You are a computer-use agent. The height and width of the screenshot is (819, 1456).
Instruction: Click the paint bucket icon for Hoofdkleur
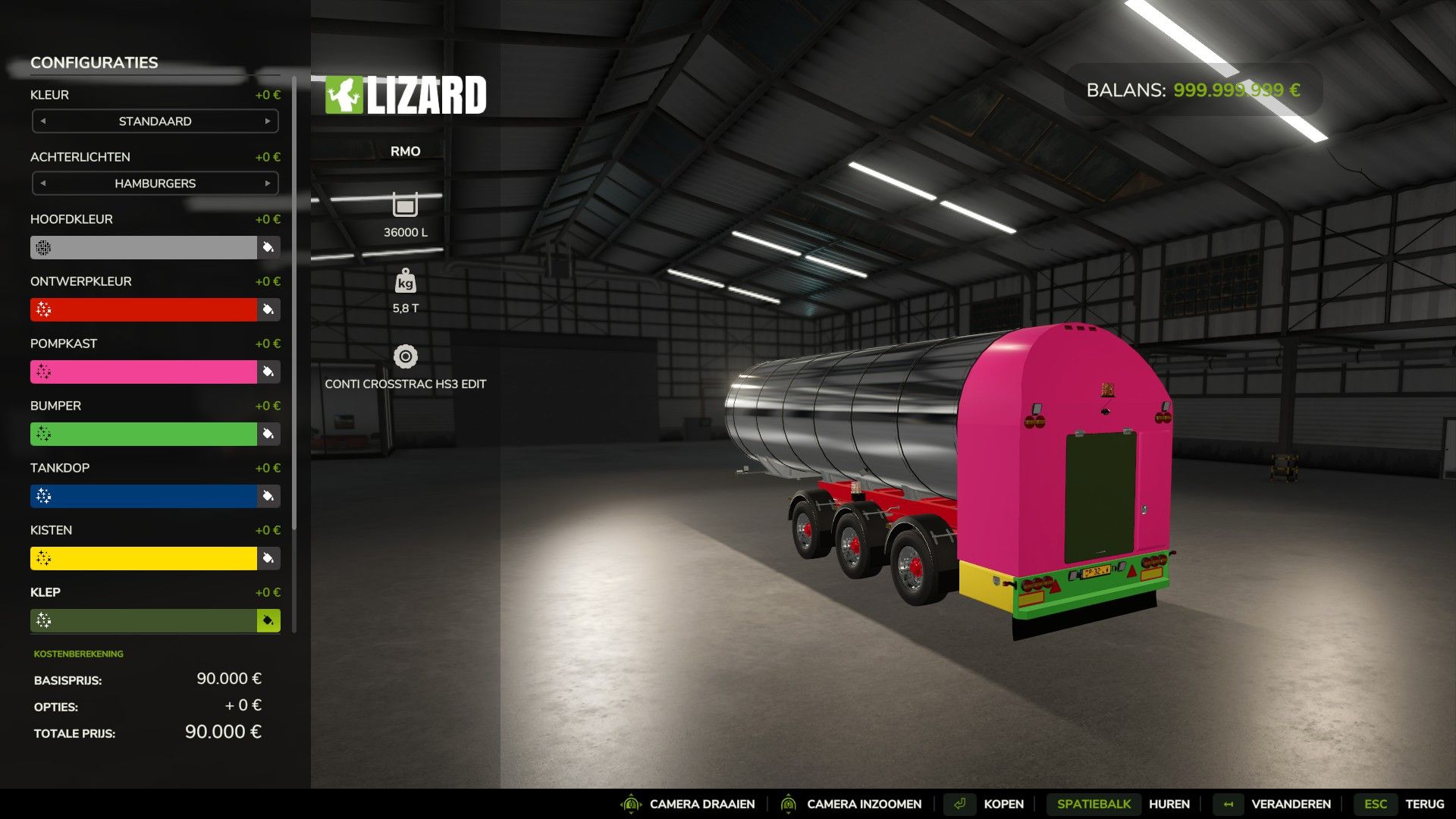[268, 247]
